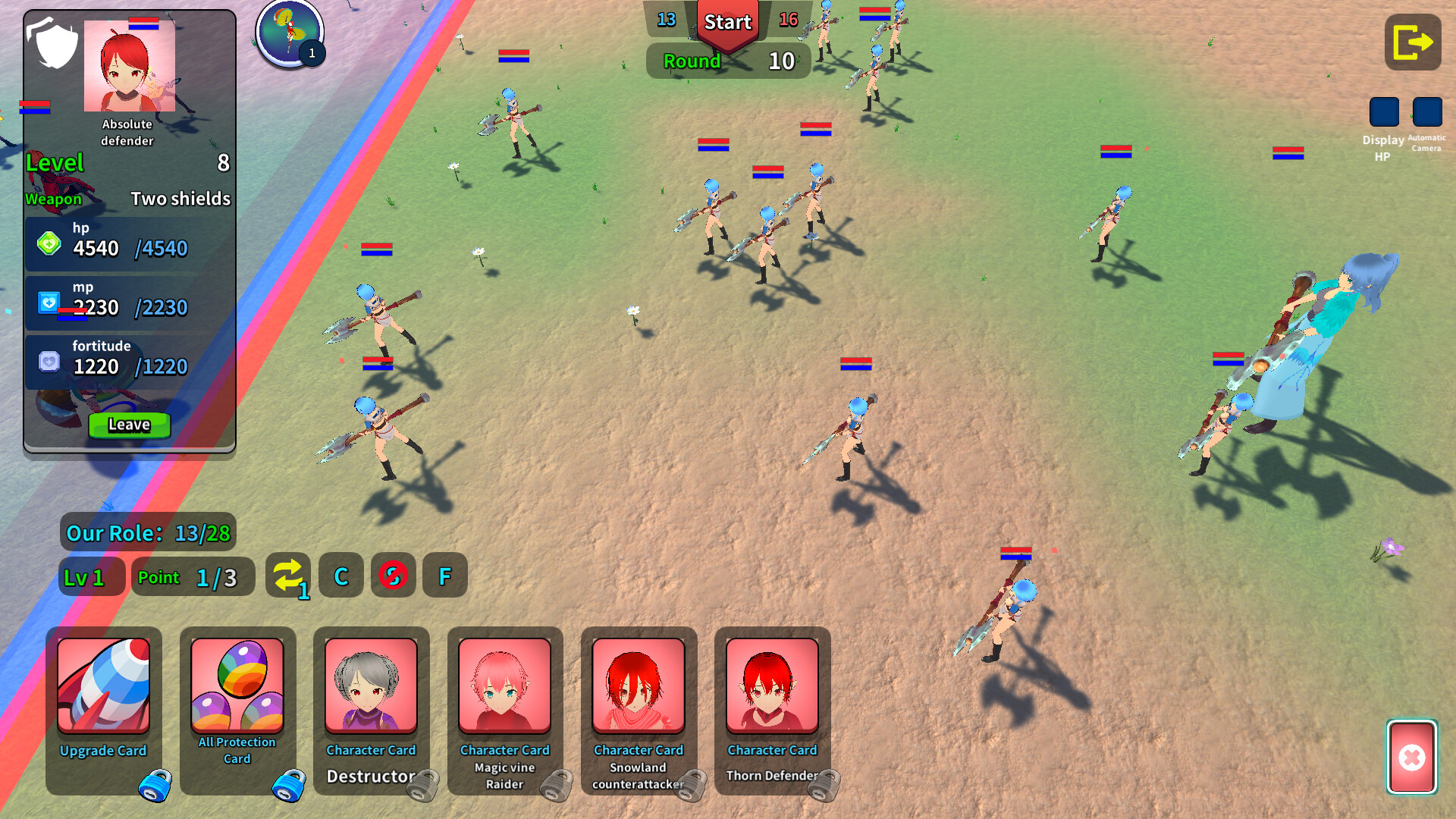Click the exit door icon in the top-right corner
The width and height of the screenshot is (1456, 819).
pos(1412,42)
